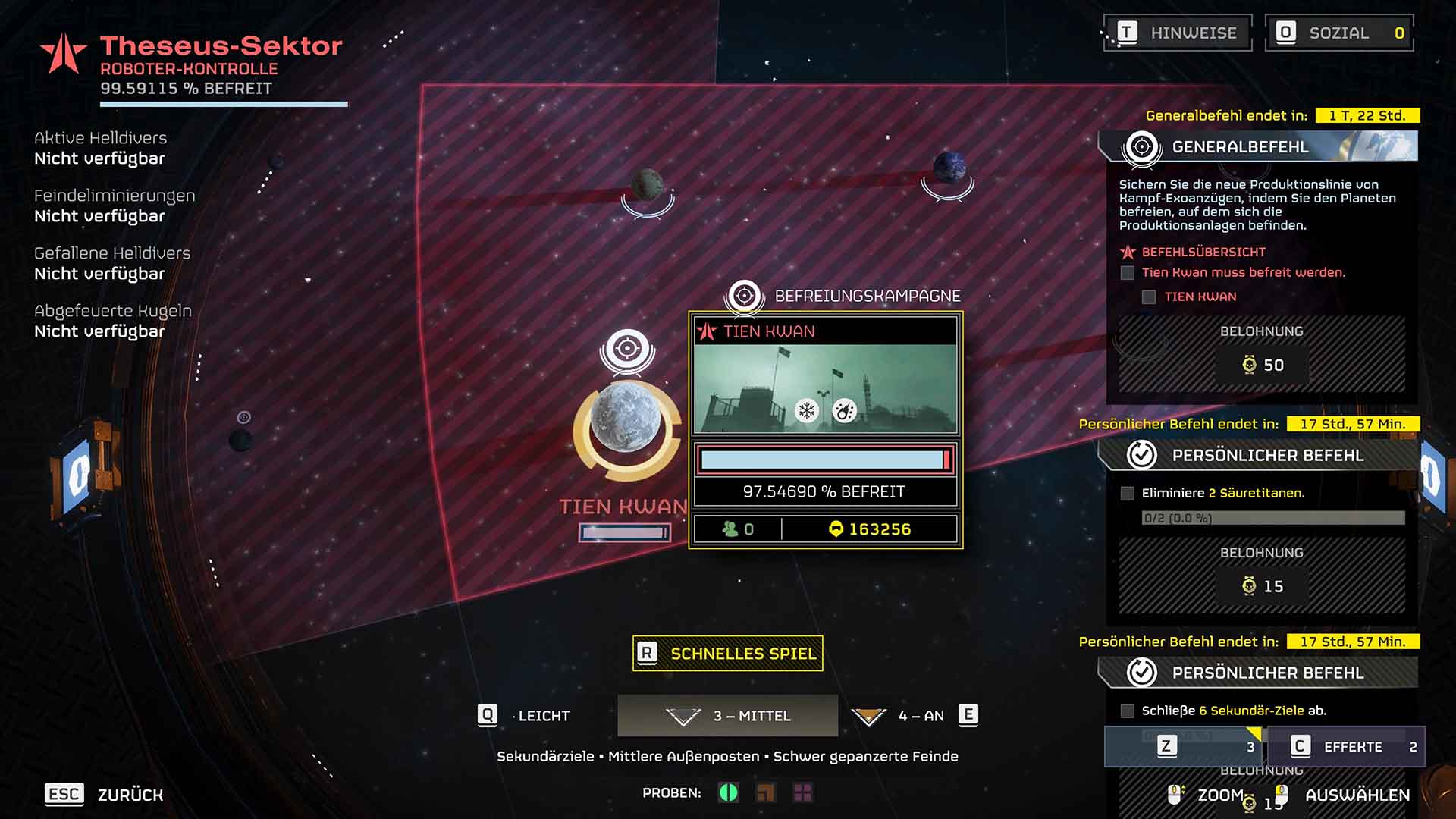Select the small dark planet with target marker
Screen dimensions: 1456x819
point(241,439)
